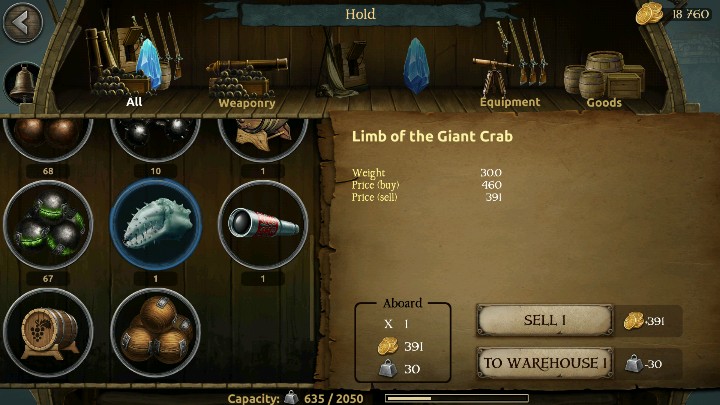Select the blue crystal category tab
This screenshot has height=405, width=720.
point(416,65)
